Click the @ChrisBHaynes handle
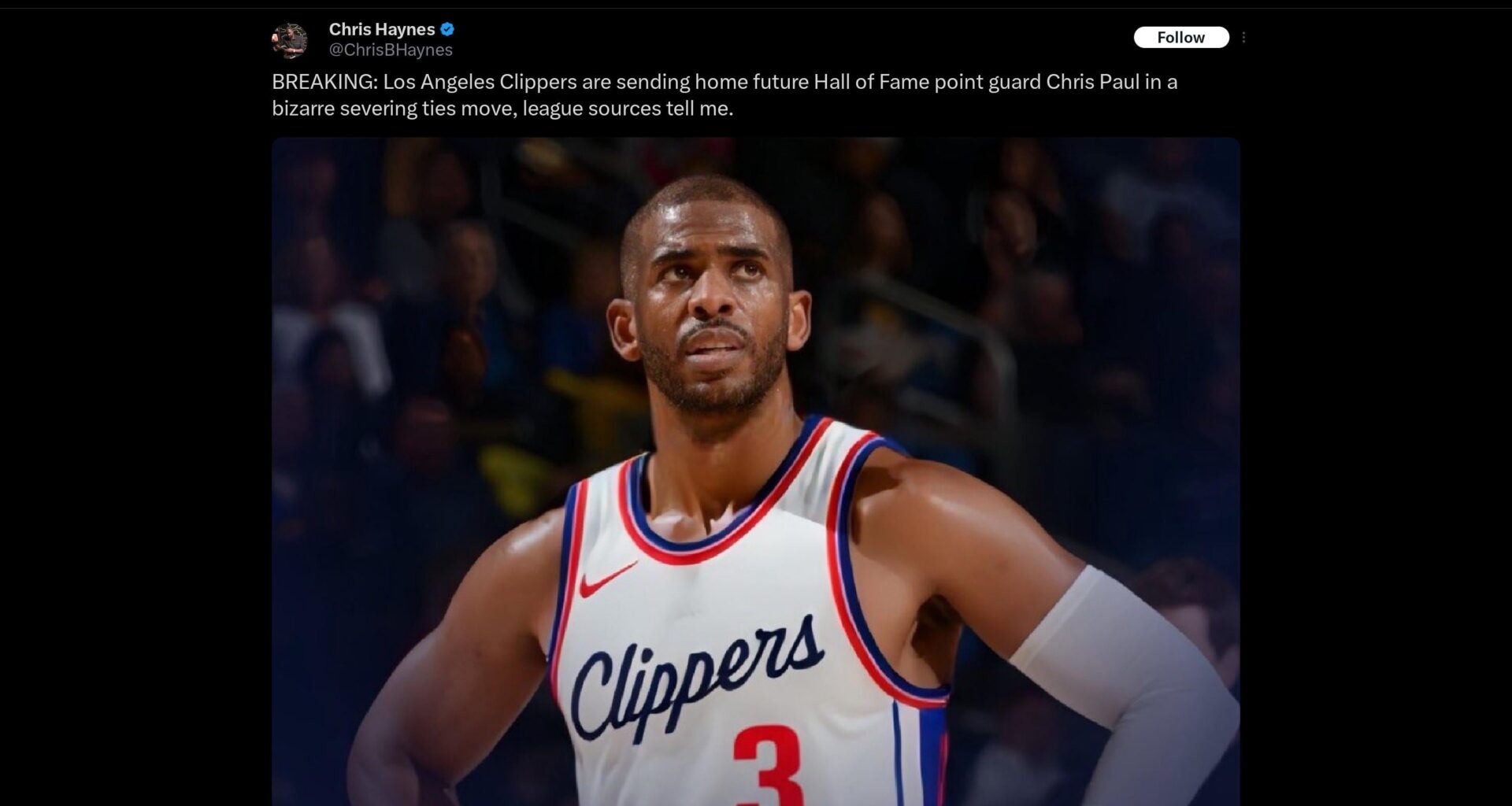This screenshot has height=806, width=1512. 391,50
